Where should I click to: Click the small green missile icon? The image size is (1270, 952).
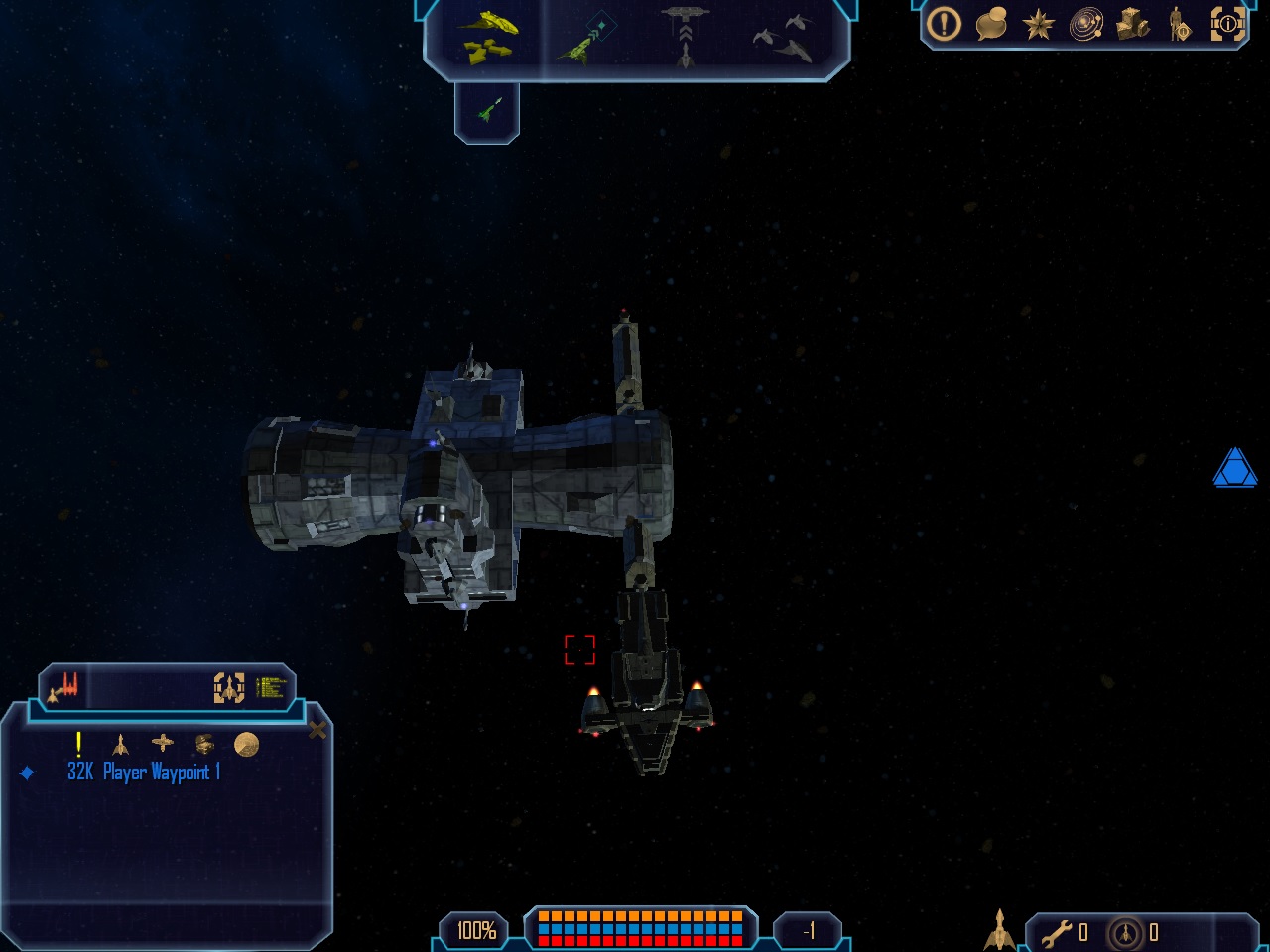487,110
